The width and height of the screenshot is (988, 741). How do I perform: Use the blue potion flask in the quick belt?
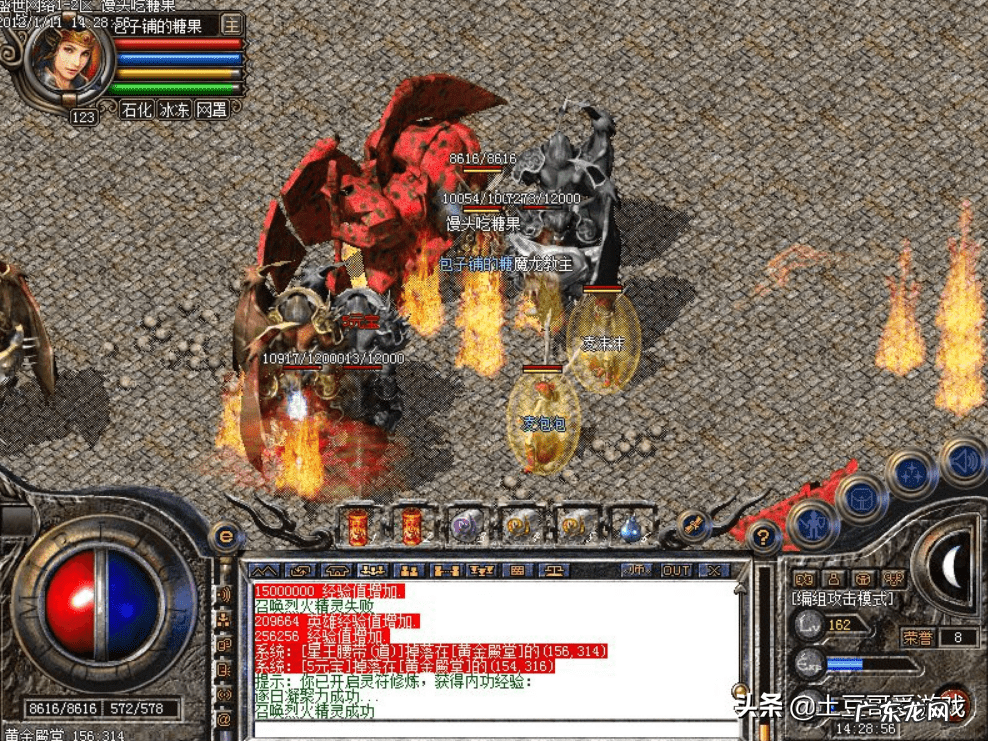tap(629, 526)
